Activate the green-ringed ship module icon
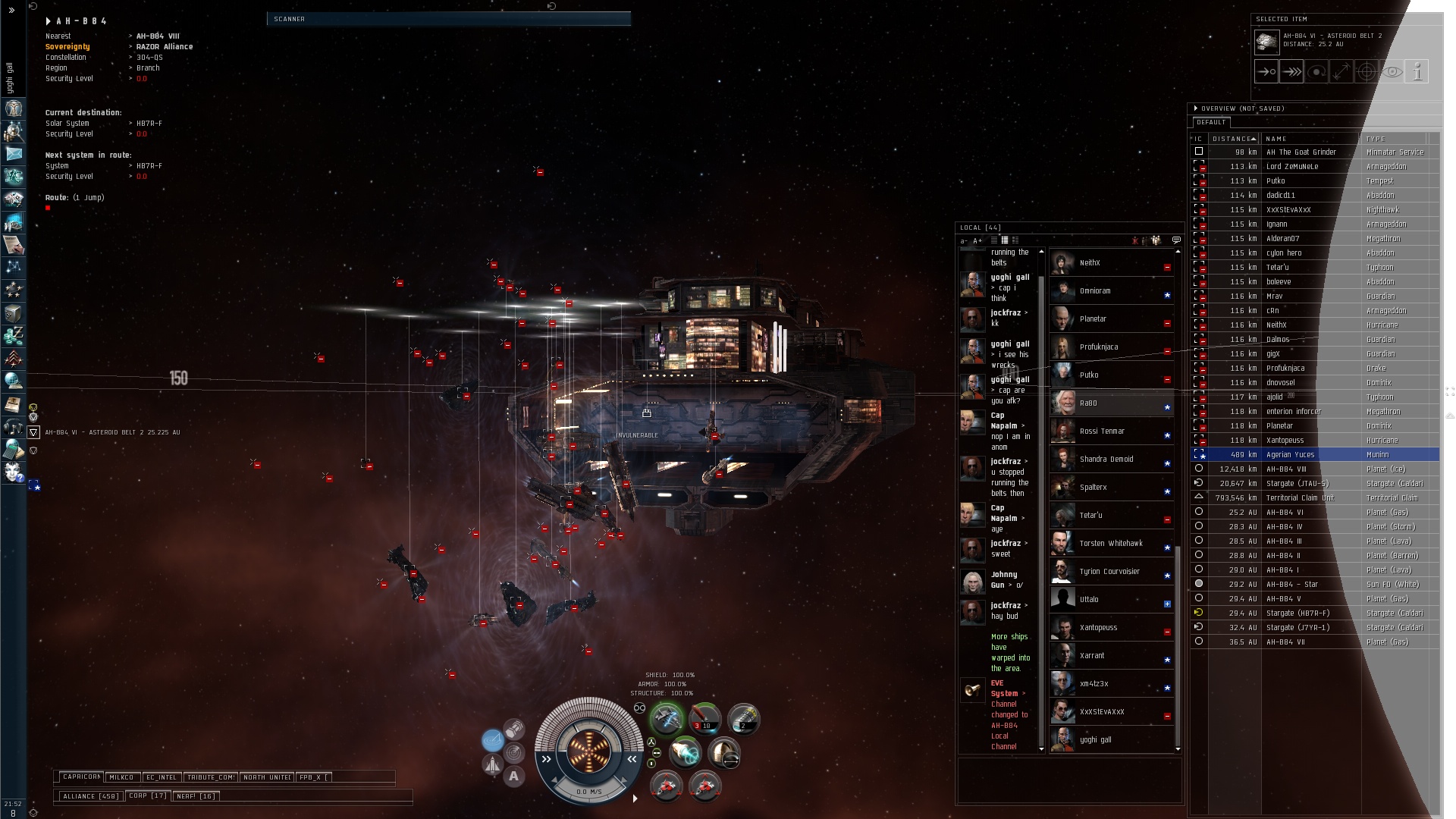1456x819 pixels. pyautogui.click(x=667, y=719)
